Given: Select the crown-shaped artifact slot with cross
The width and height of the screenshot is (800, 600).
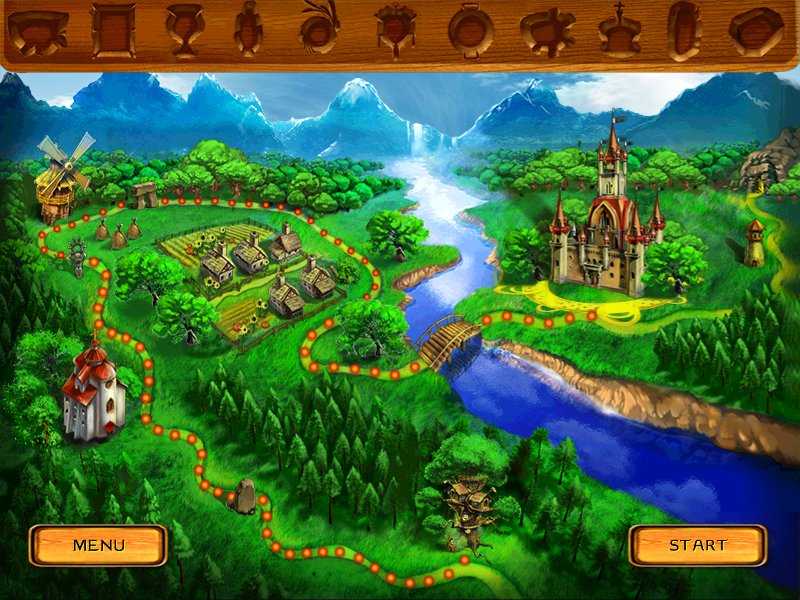Looking at the screenshot, I should pos(619,30).
